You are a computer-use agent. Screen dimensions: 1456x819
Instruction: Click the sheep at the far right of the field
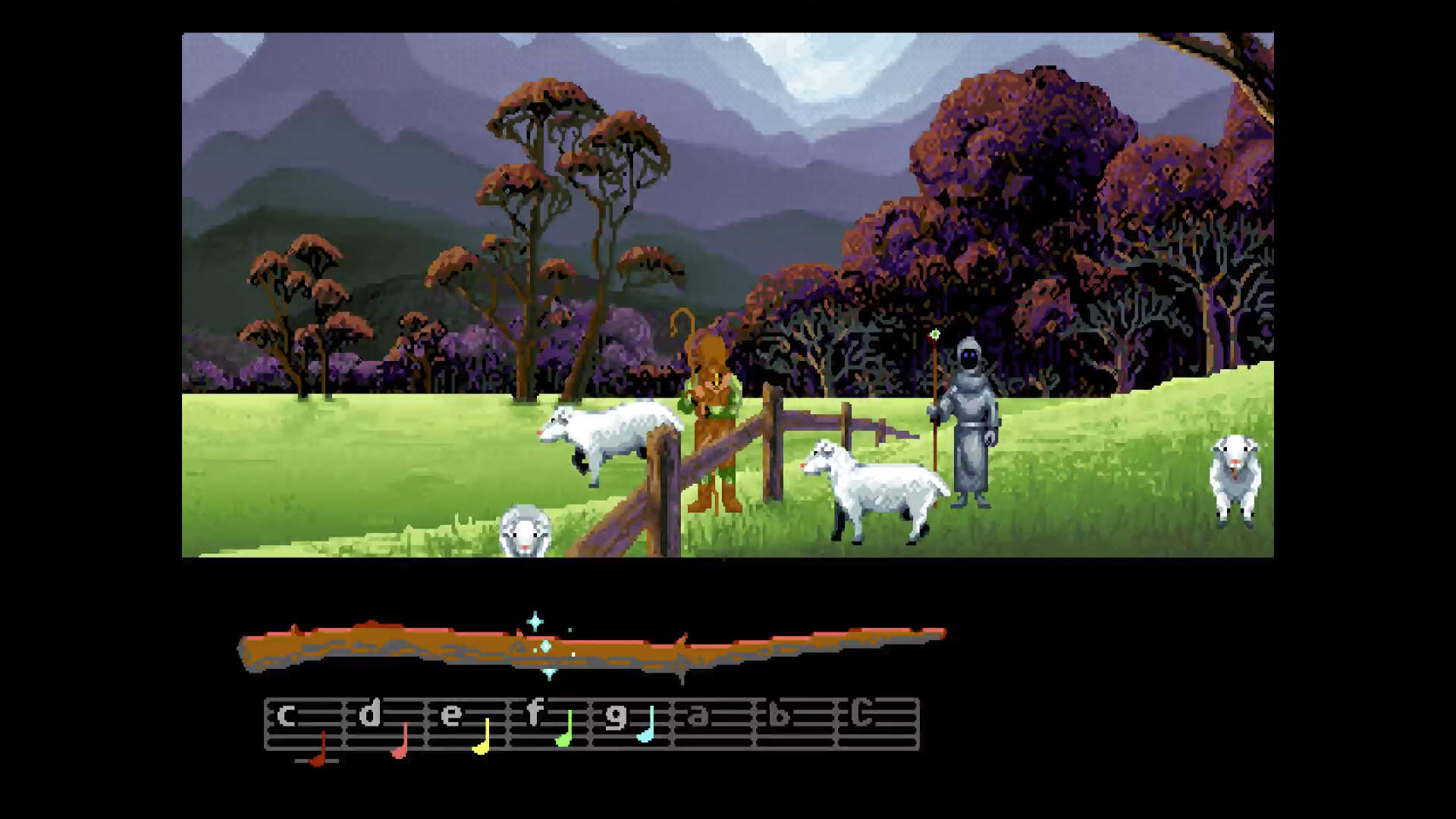pyautogui.click(x=1236, y=478)
